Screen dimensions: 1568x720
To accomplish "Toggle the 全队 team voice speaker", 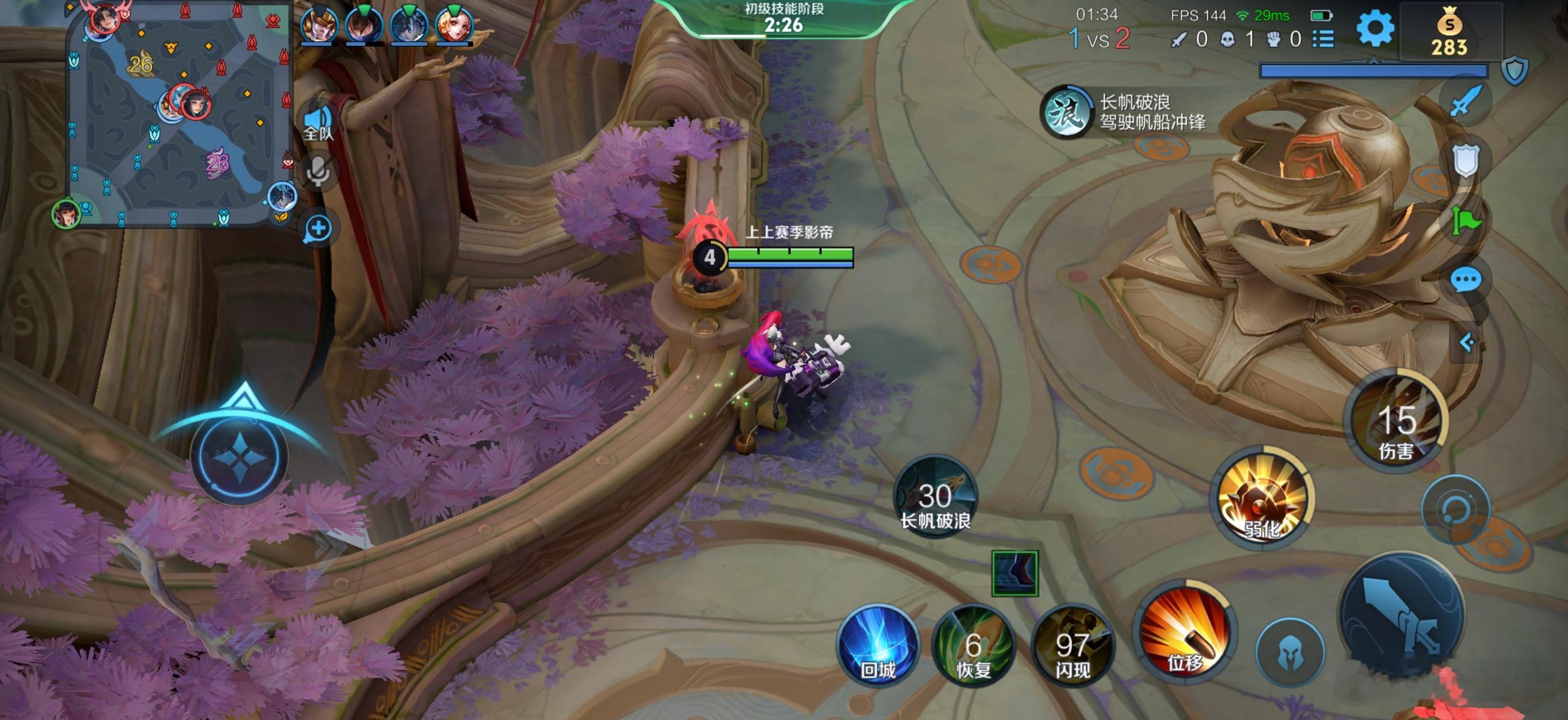I will (318, 122).
